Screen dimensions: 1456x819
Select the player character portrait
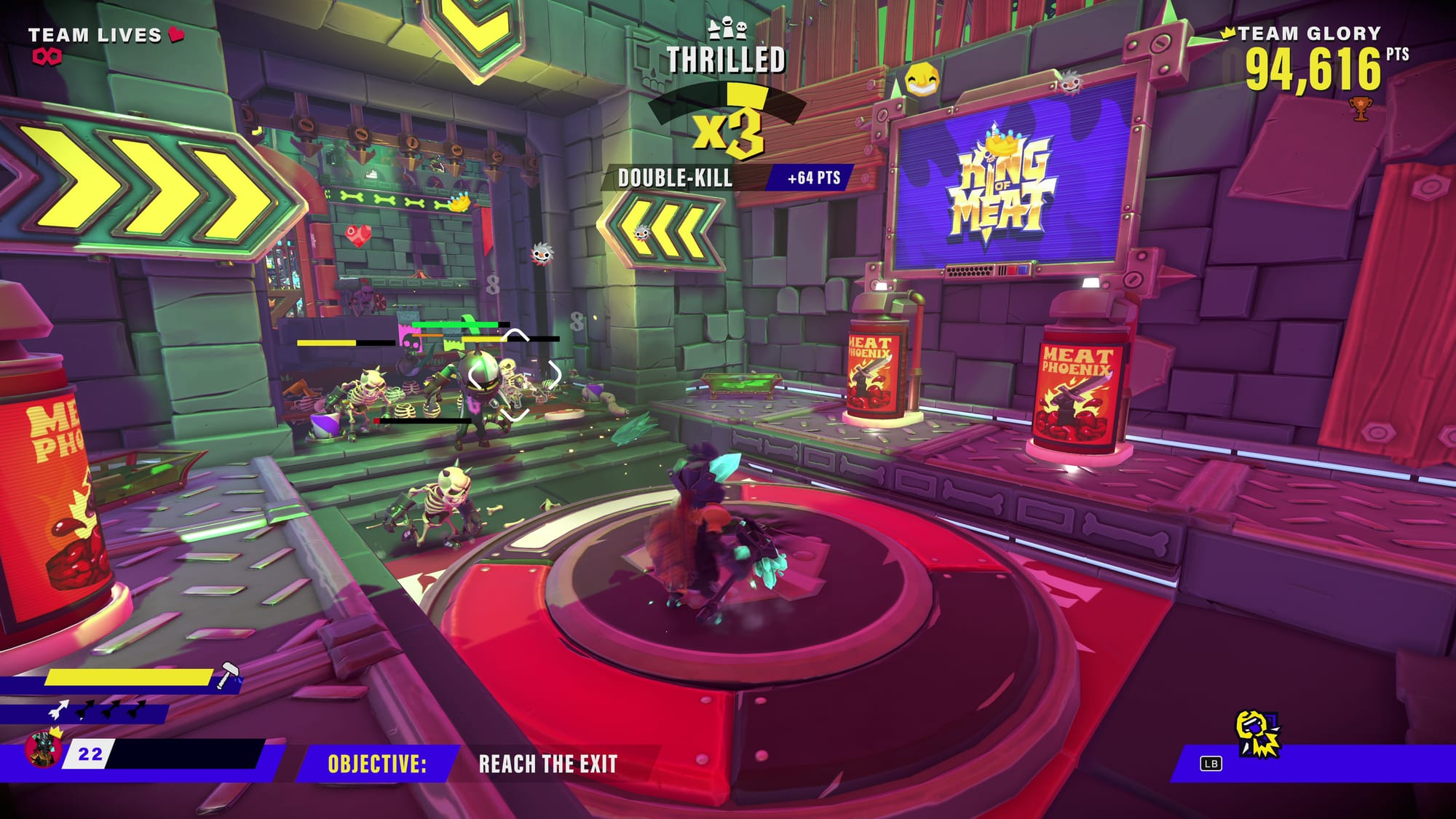tap(42, 749)
